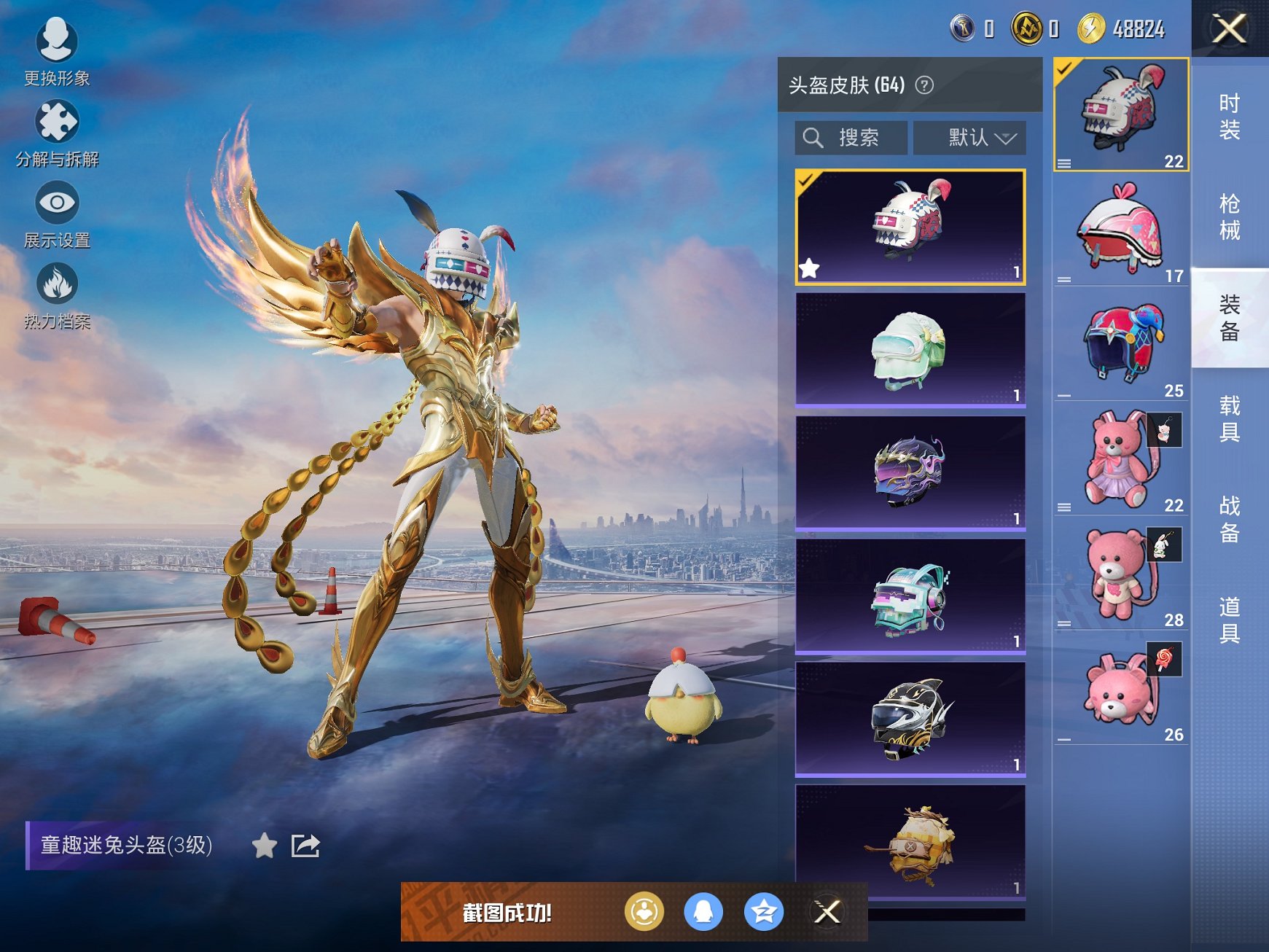Screen dimensions: 1269x952
Task: Click the 搜索 search button
Action: (850, 137)
